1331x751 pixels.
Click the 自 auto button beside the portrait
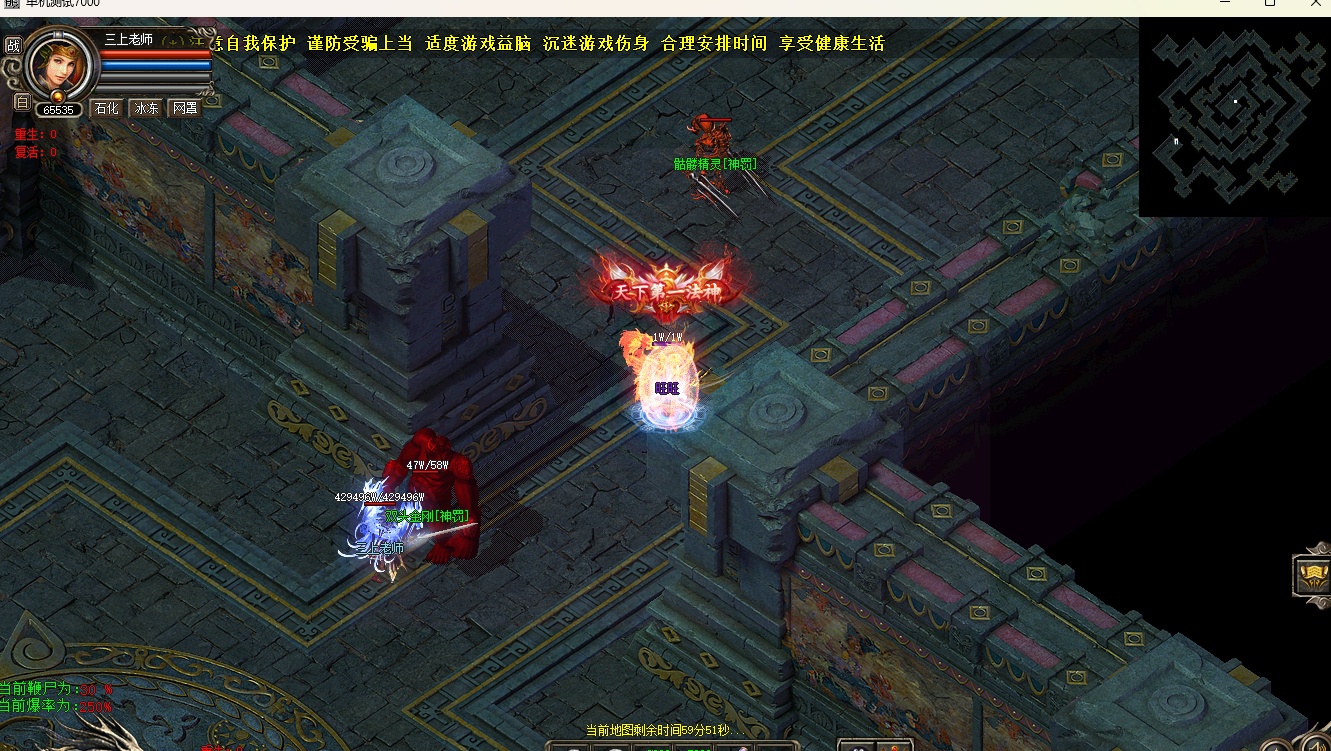click(x=21, y=101)
